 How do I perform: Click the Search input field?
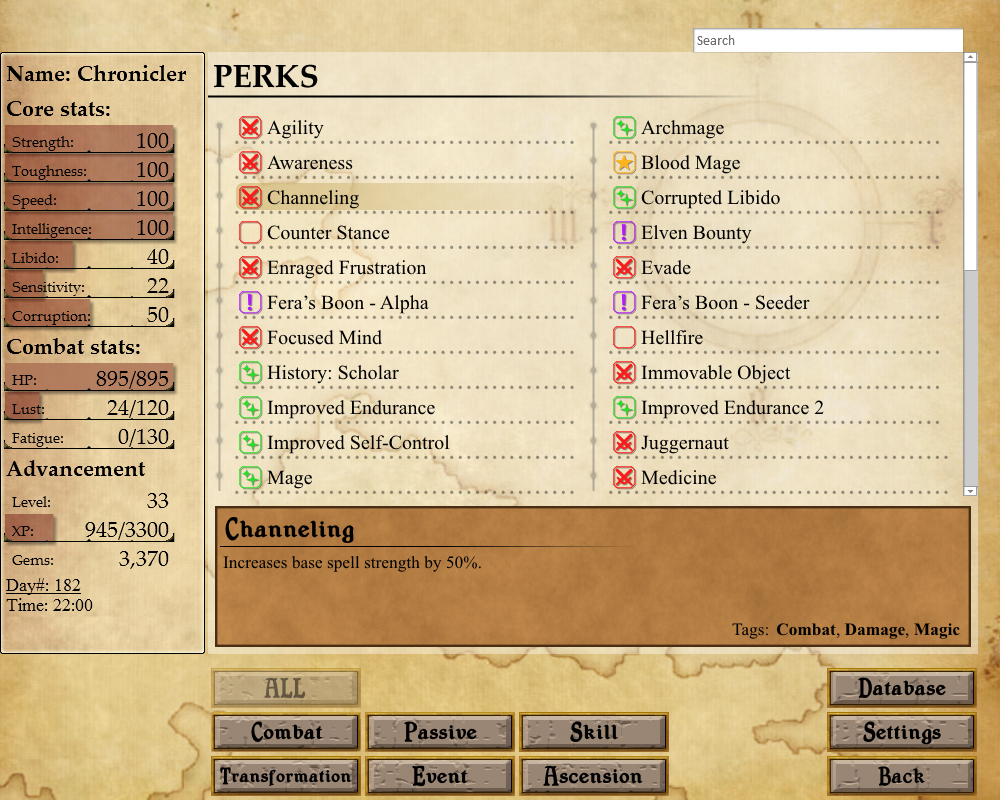point(828,41)
